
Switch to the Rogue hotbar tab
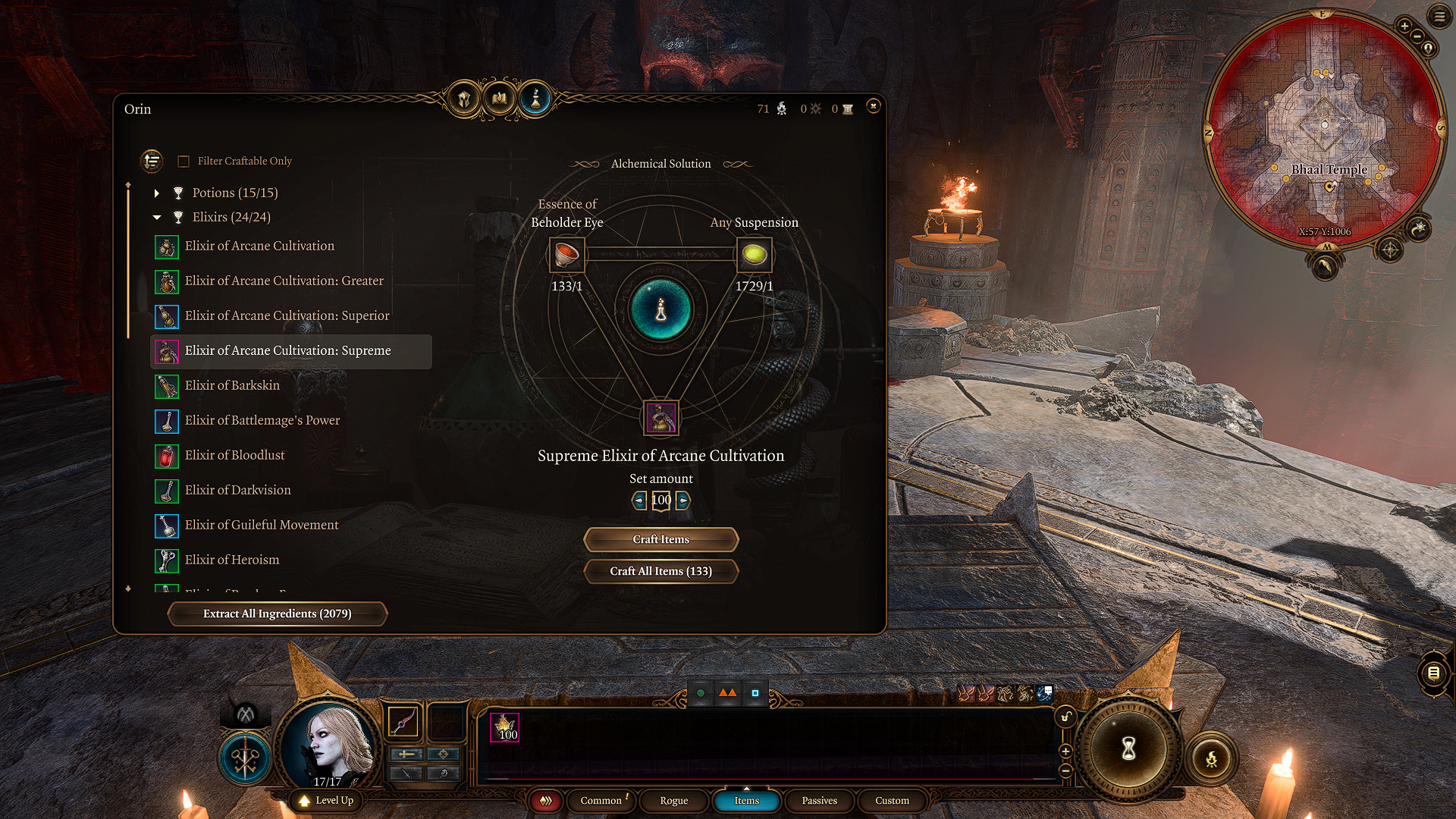pos(673,801)
